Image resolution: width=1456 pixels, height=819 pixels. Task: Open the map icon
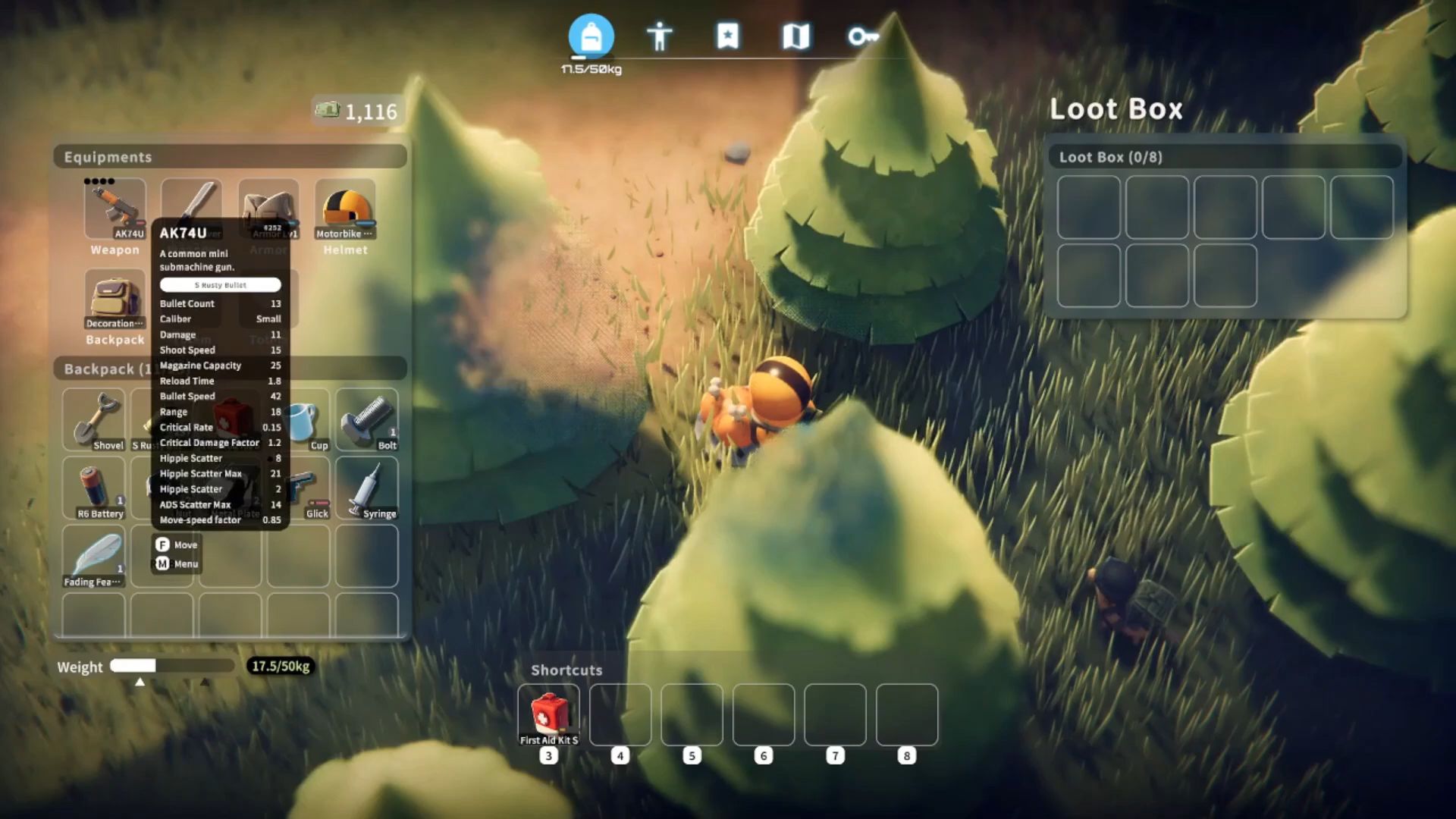[x=795, y=34]
